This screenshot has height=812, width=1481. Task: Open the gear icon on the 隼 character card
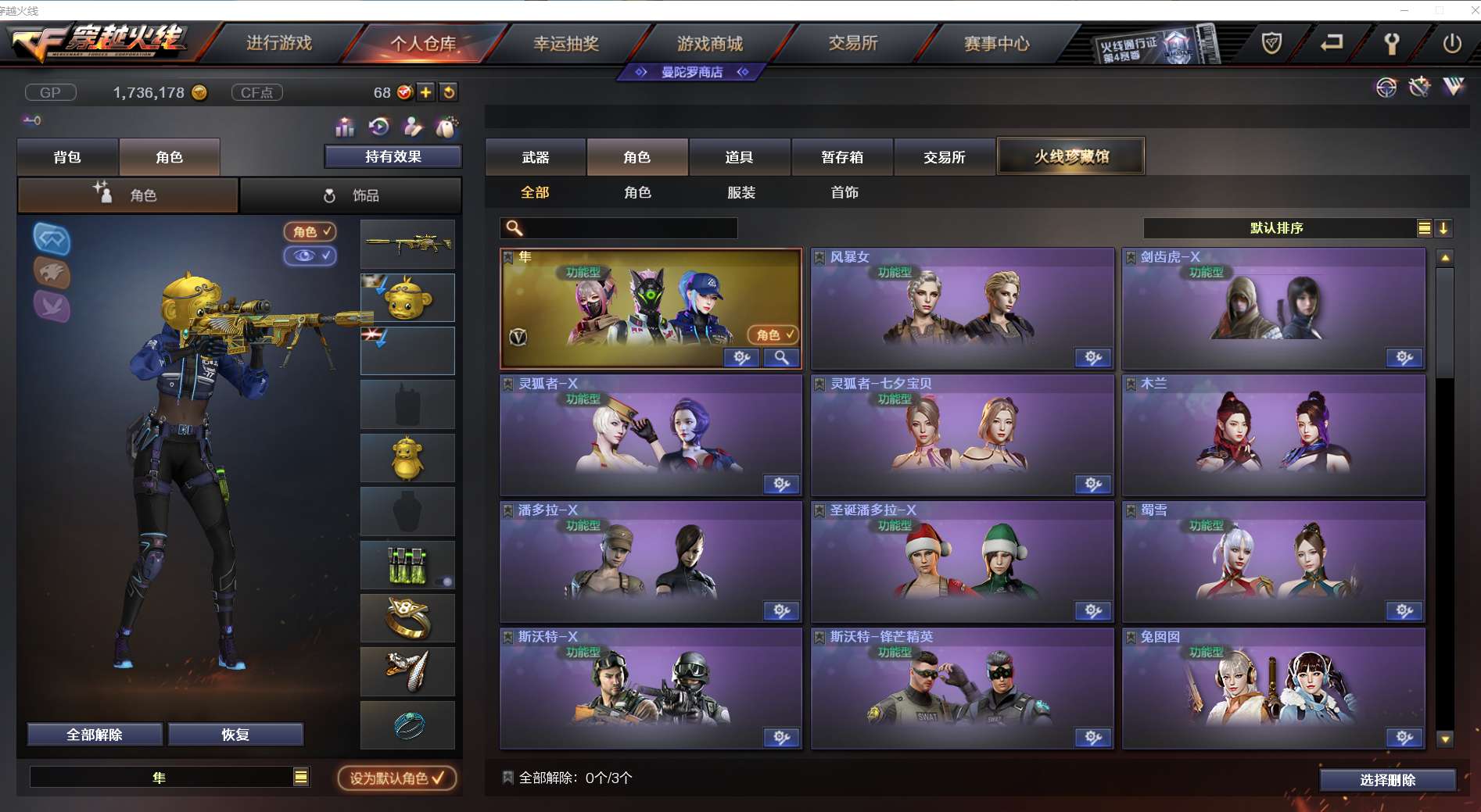coord(740,357)
